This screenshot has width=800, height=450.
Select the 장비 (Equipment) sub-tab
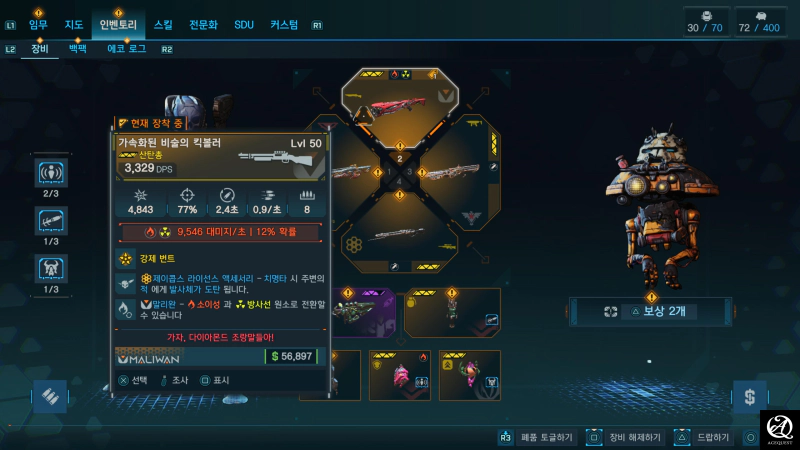pos(39,48)
